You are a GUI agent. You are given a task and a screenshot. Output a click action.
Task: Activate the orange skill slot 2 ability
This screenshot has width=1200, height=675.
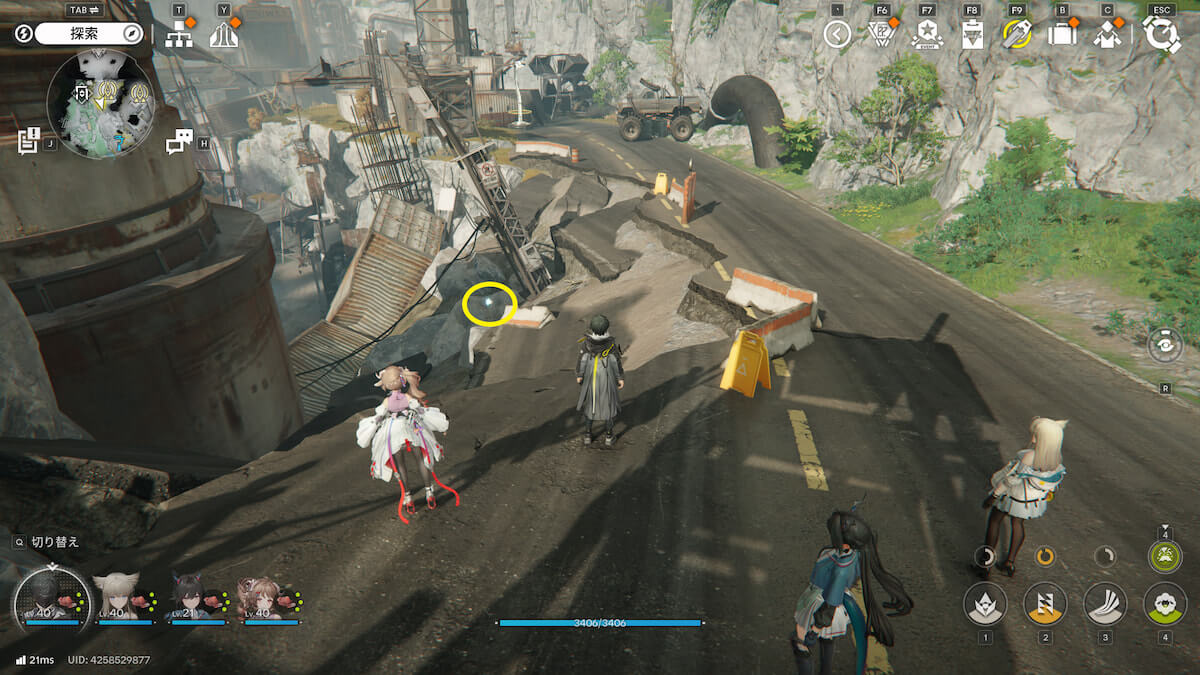coord(1045,604)
